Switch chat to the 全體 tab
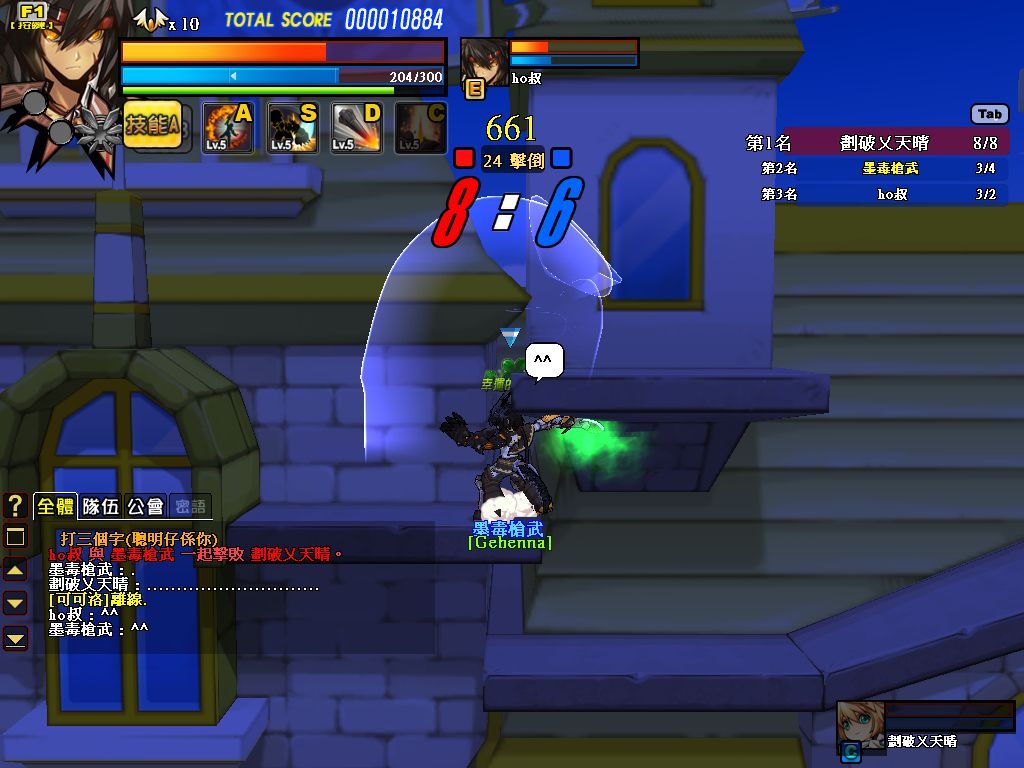 (55, 506)
